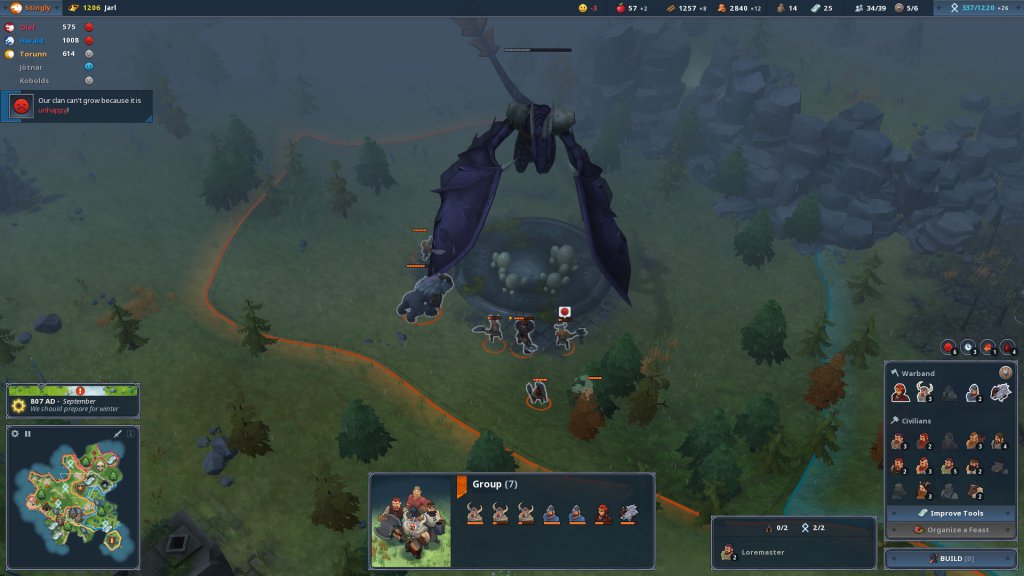Viewport: 1024px width, 576px height.
Task: Click the Improve Tools button
Action: tap(950, 513)
